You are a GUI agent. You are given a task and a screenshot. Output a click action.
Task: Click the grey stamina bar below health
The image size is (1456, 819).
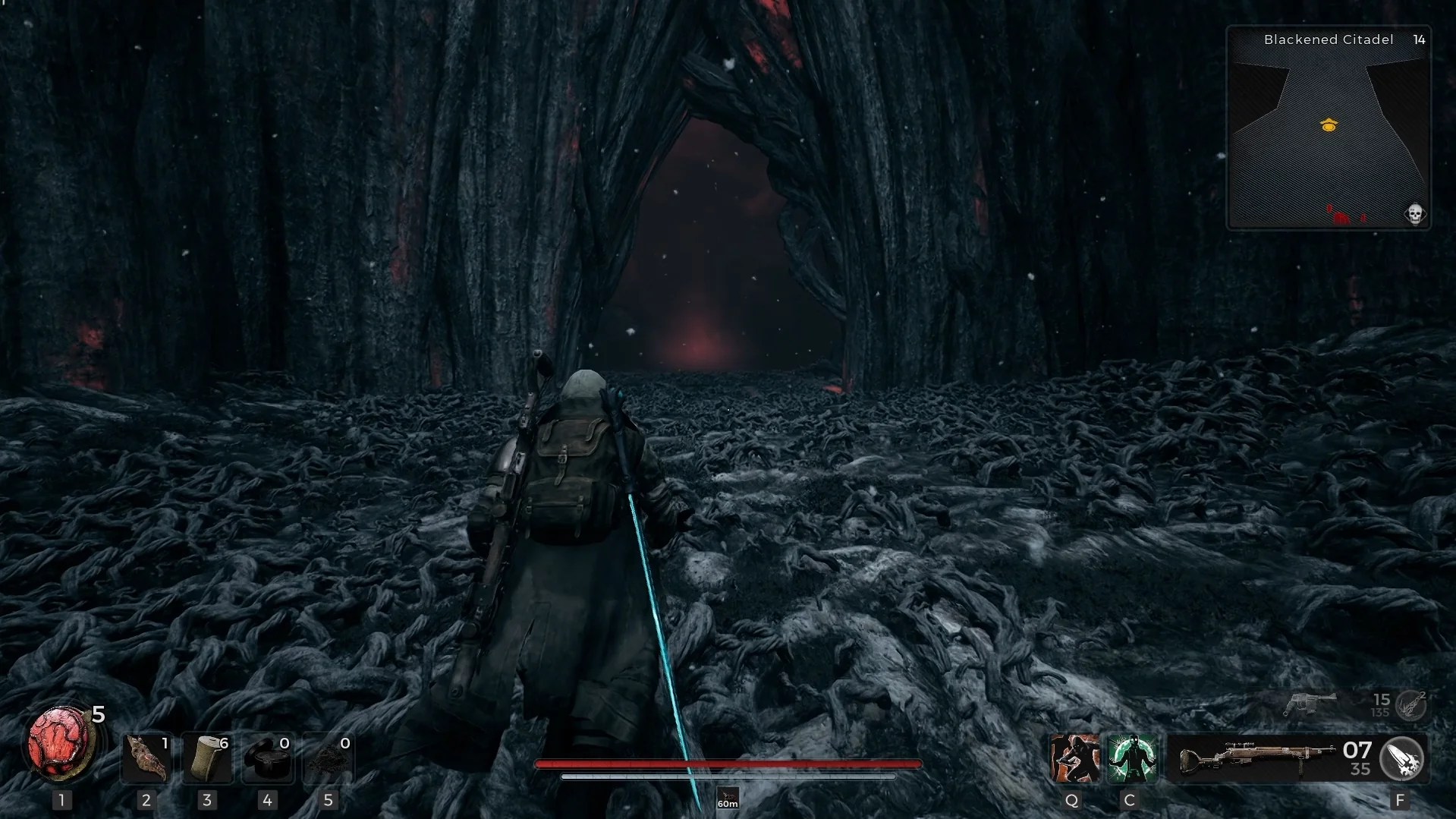(x=728, y=777)
